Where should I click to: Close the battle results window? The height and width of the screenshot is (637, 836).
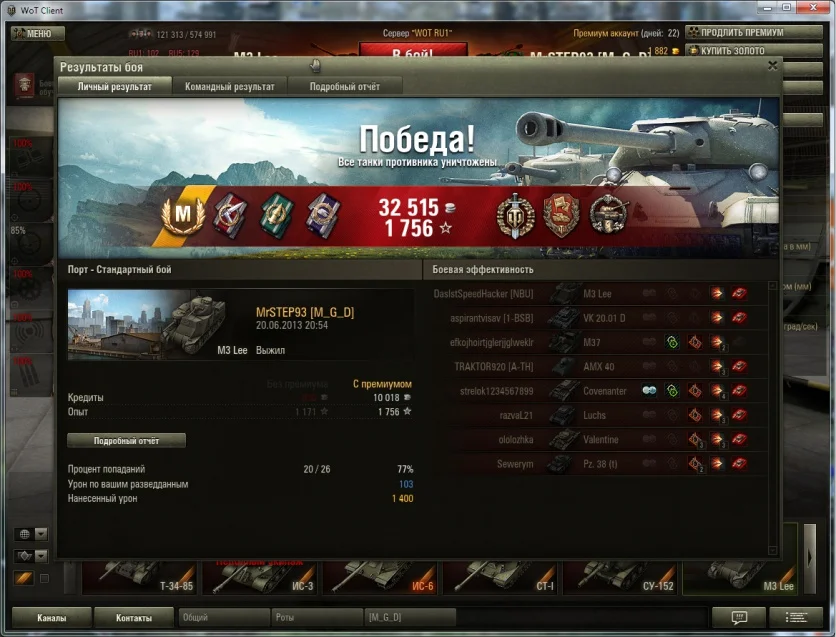point(772,65)
